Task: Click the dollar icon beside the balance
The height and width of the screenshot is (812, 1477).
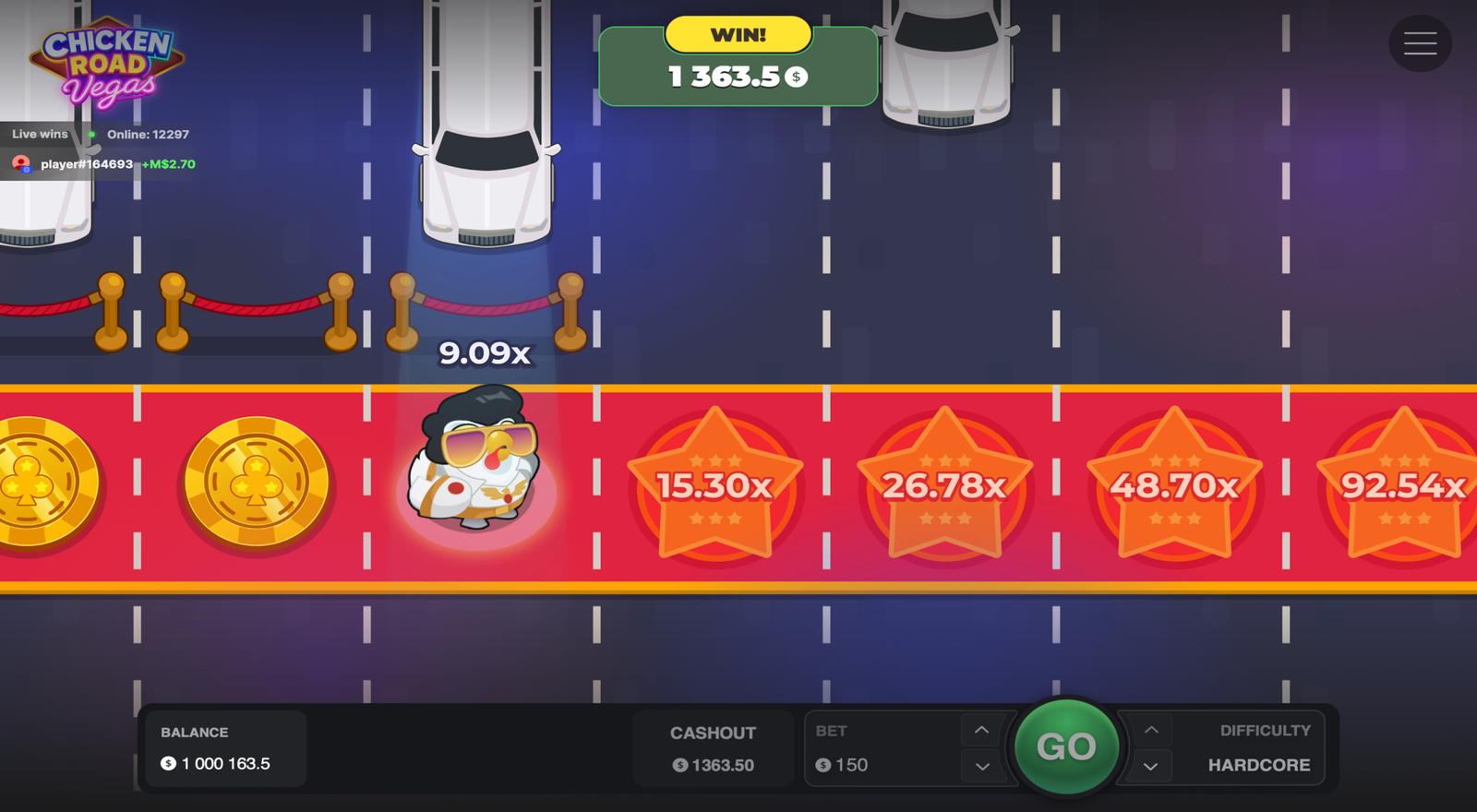Action: (167, 763)
